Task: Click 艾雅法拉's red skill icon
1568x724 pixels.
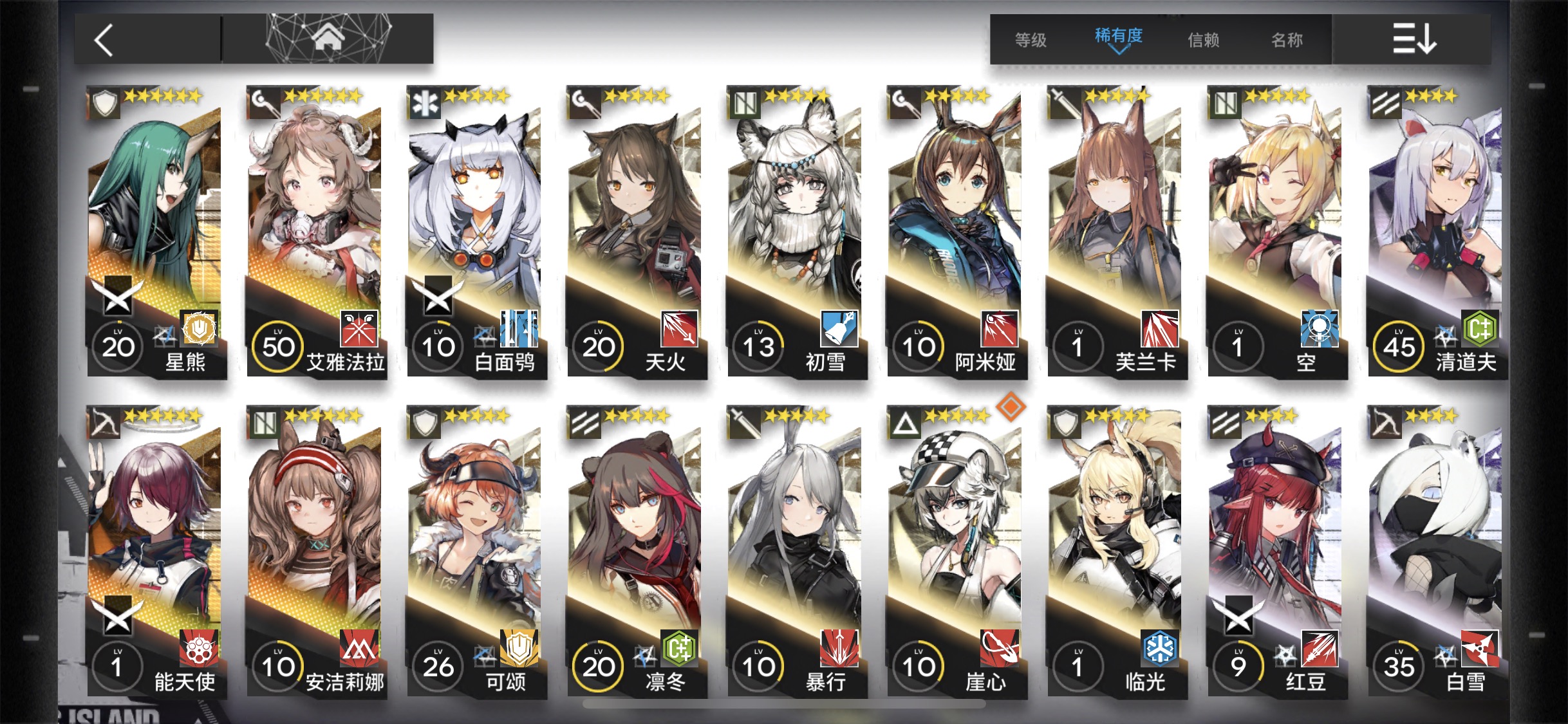Action: (360, 328)
